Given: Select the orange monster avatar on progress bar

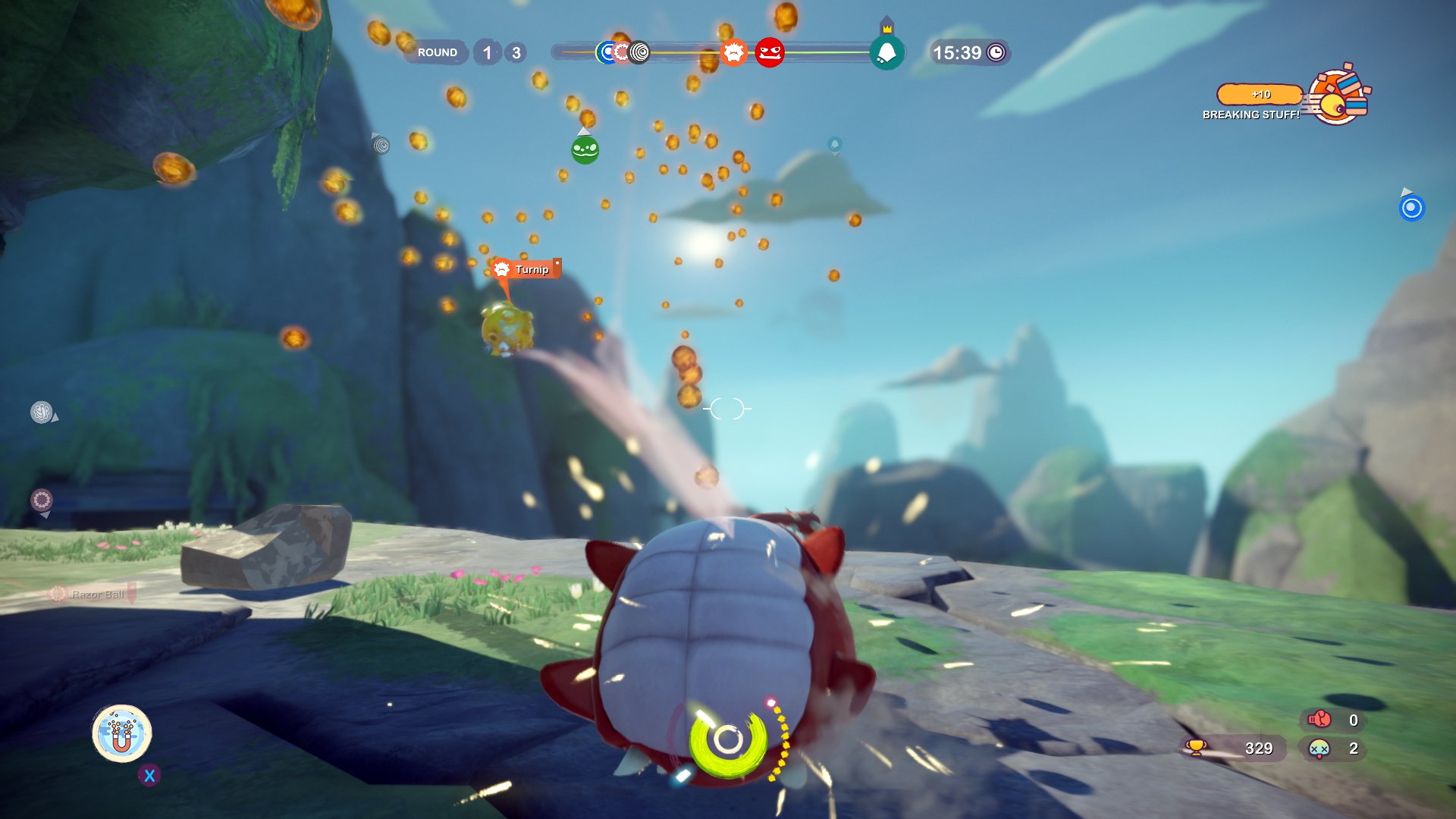Looking at the screenshot, I should pos(733,52).
